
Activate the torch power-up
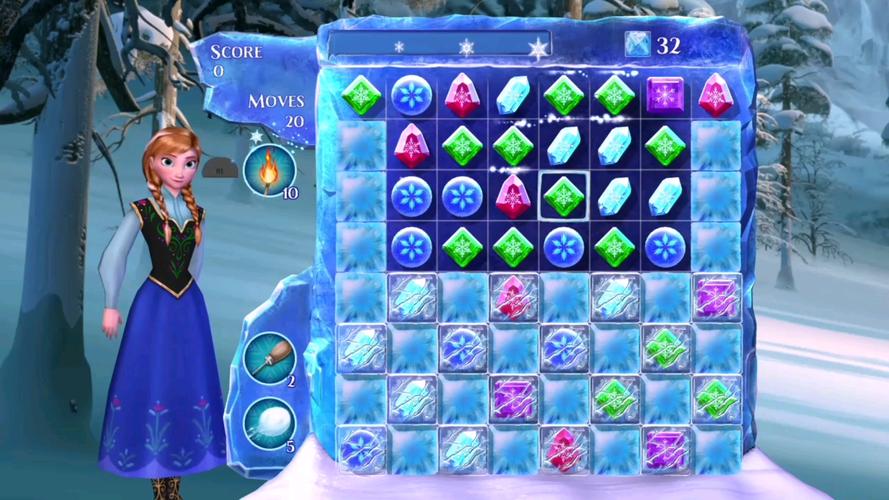pyautogui.click(x=269, y=169)
